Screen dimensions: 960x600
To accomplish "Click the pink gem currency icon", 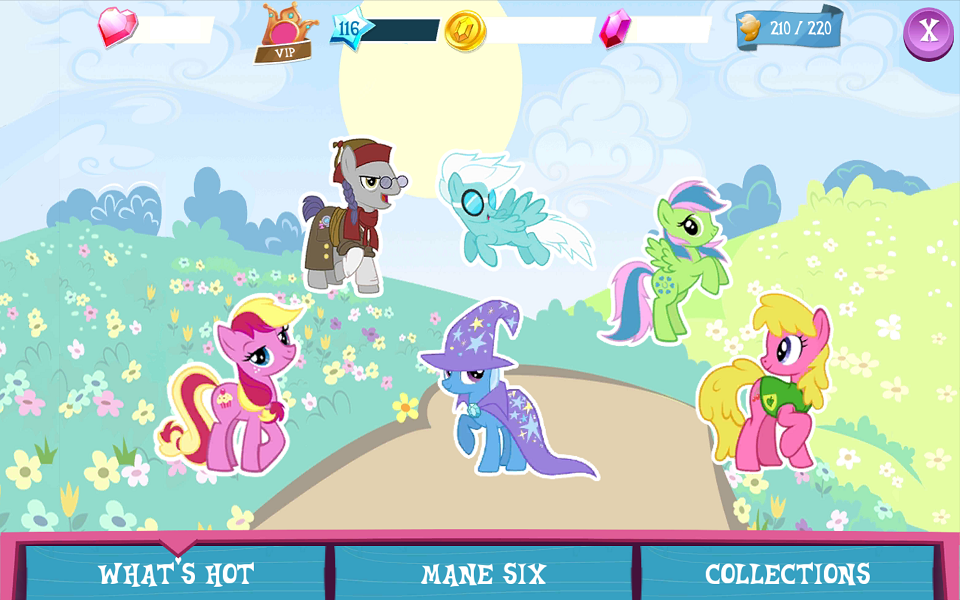I will [614, 29].
